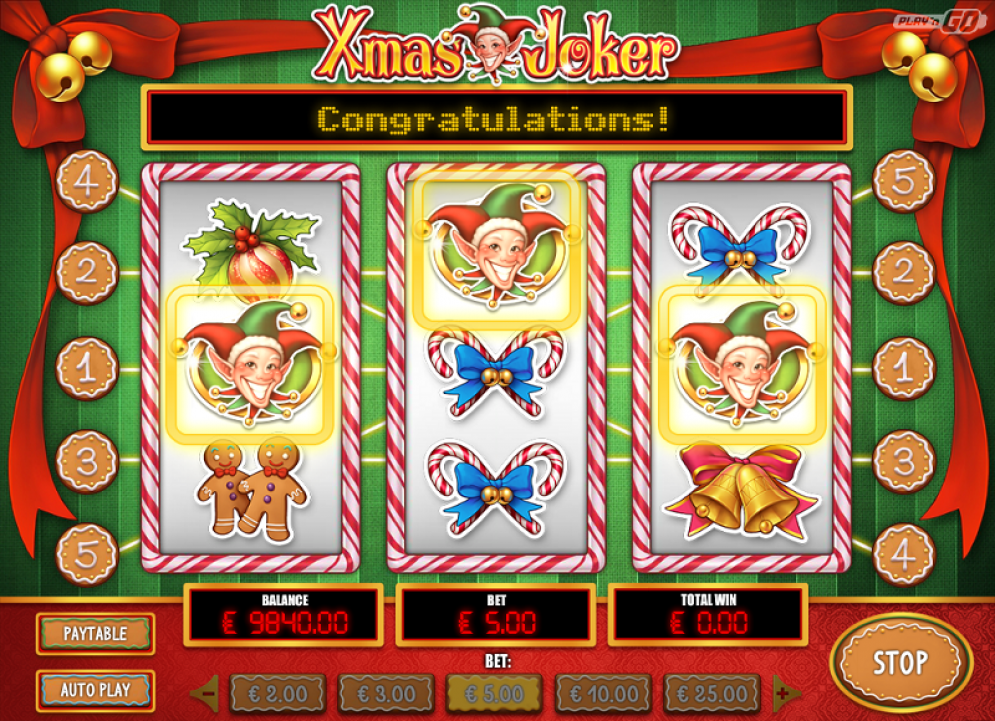
Task: Choose the € 3.00 bet option
Action: coord(386,693)
